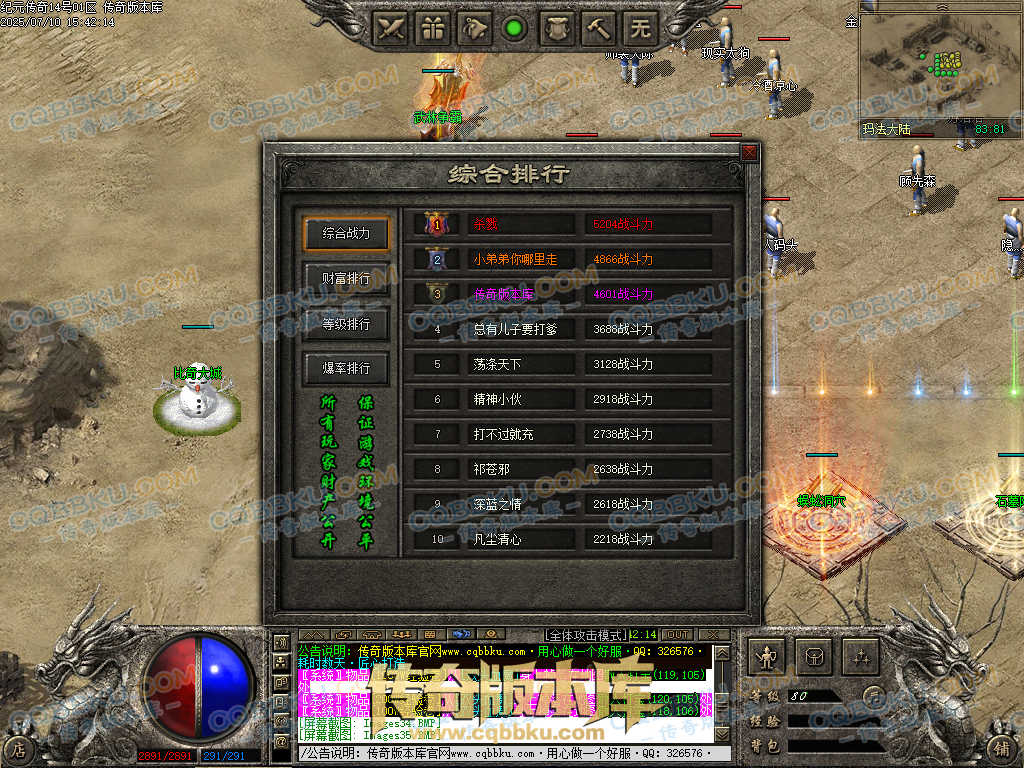Screen dimensions: 1024x768
Task: Click the 无 button in top bar
Action: click(641, 28)
